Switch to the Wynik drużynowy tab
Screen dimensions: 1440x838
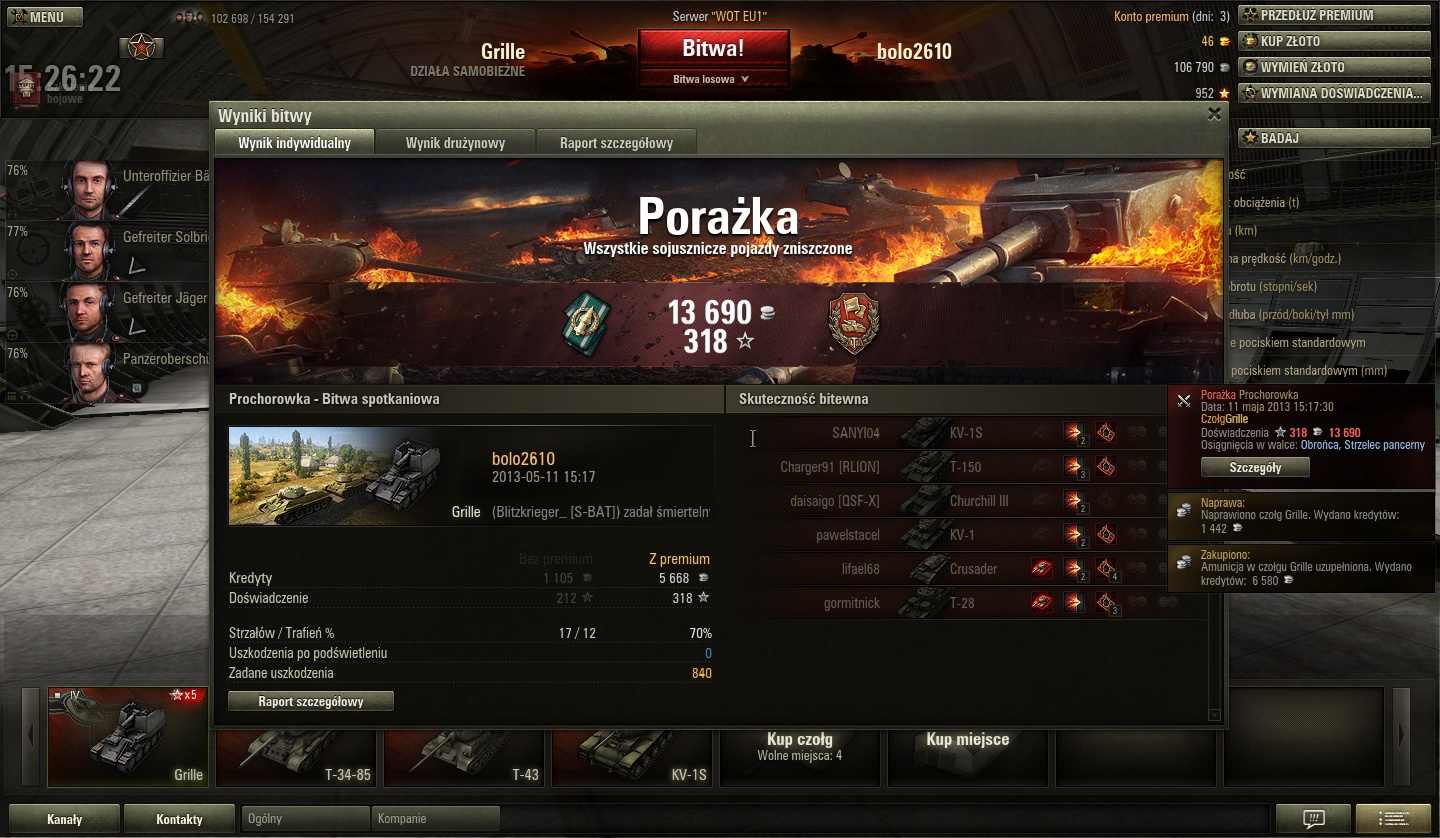click(455, 143)
